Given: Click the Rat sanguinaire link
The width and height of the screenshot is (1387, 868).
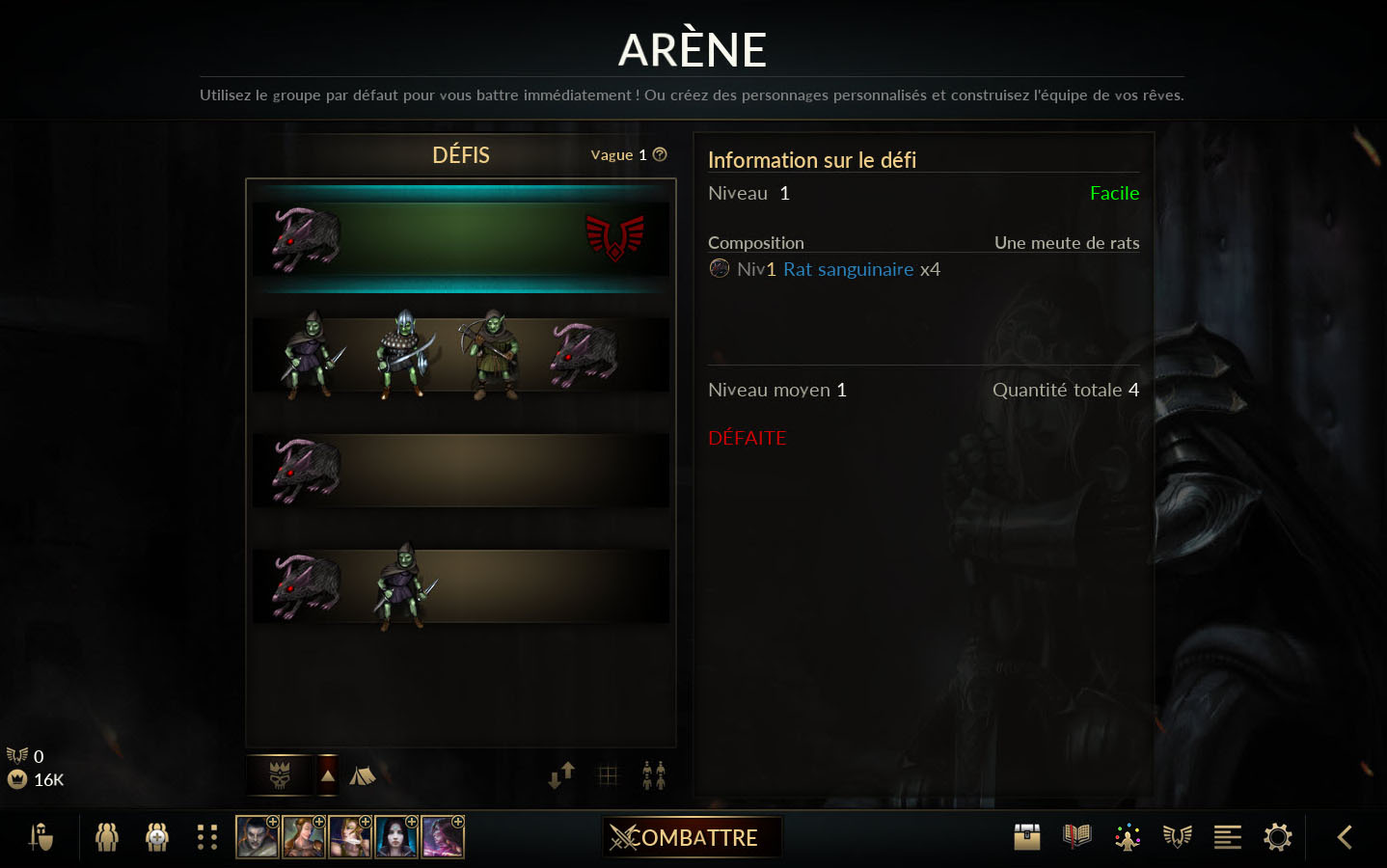Looking at the screenshot, I should click(x=848, y=269).
